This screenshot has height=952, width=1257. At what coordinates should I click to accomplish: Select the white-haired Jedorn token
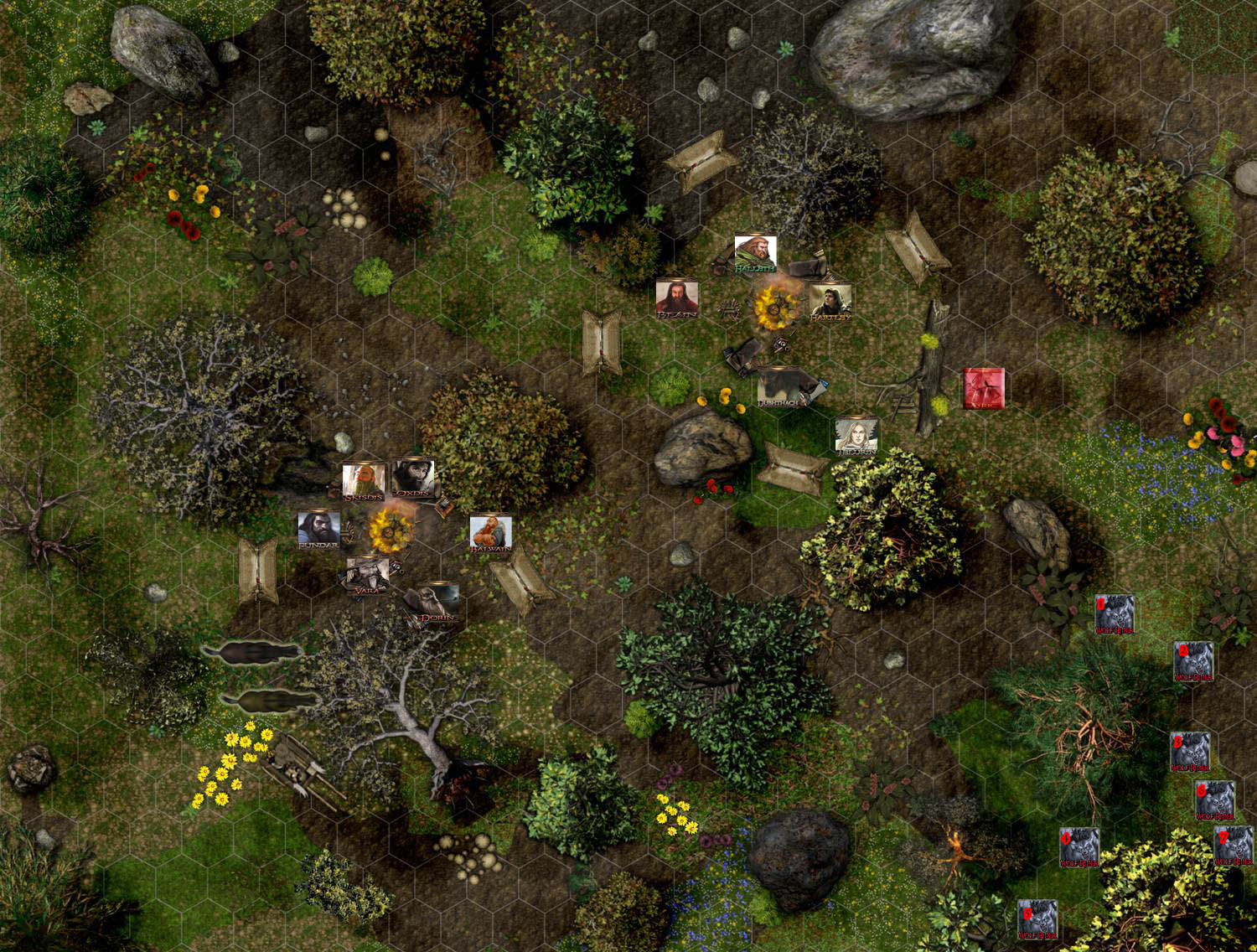(856, 436)
